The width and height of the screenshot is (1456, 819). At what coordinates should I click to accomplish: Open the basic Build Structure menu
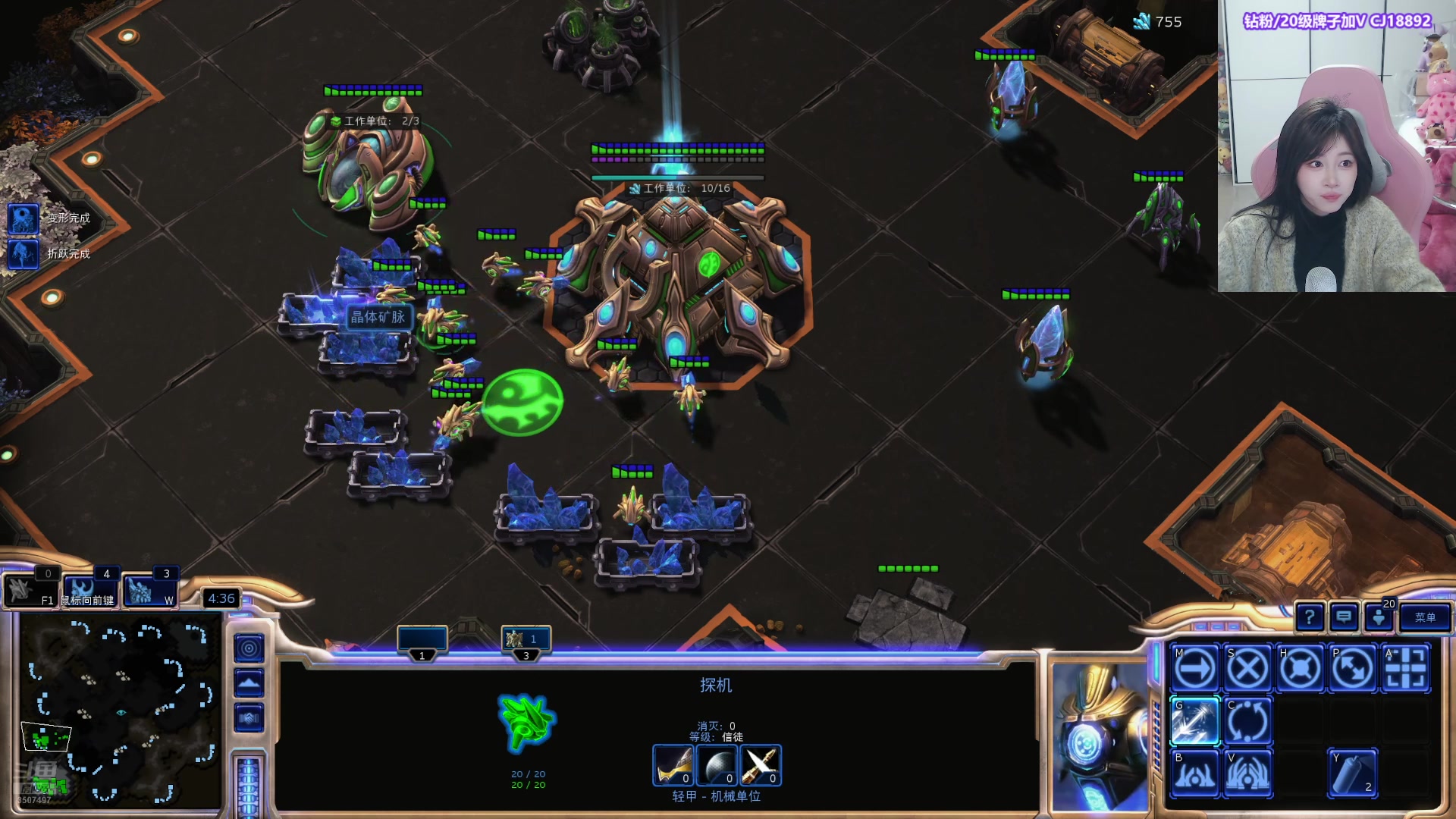click(x=1196, y=773)
